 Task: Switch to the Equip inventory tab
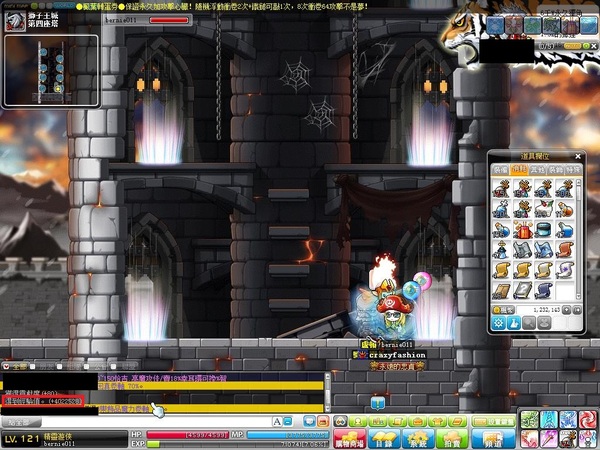point(500,171)
